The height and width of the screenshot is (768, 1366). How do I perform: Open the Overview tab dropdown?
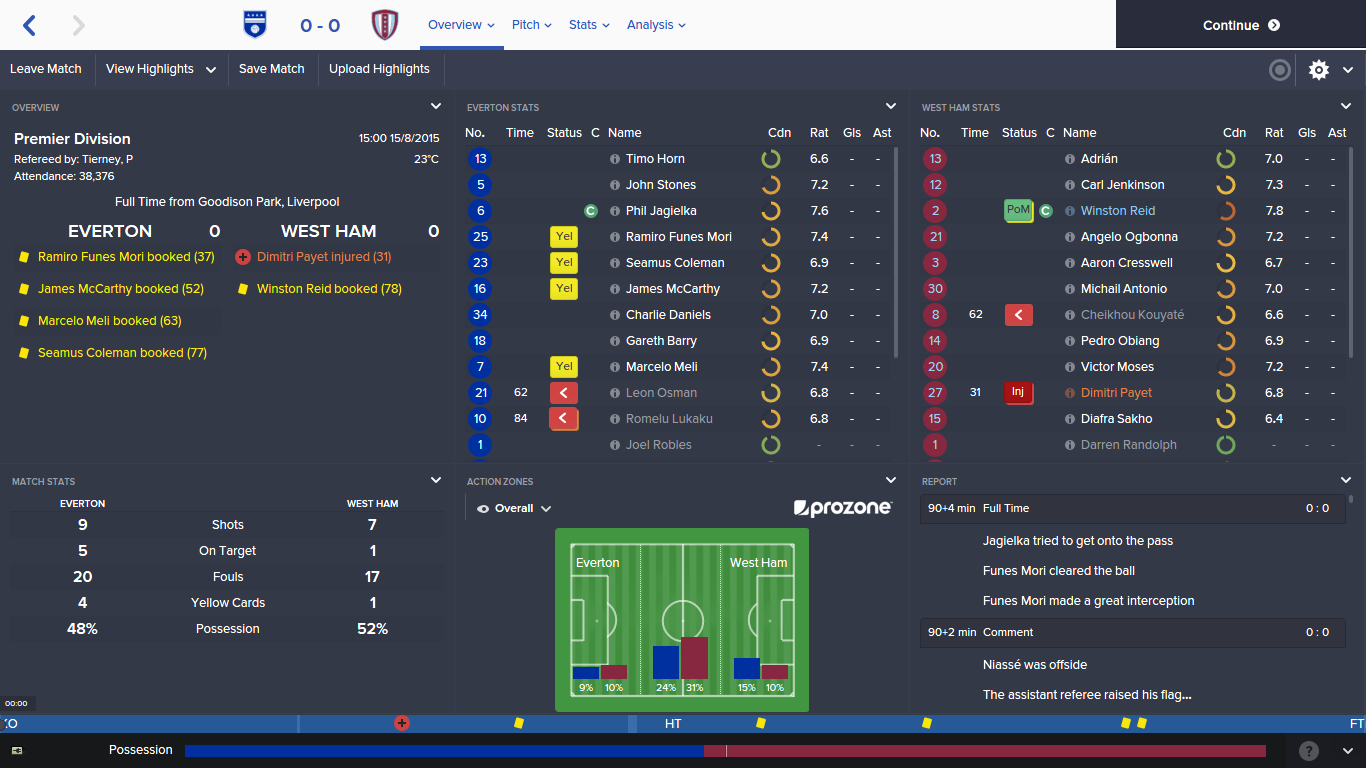click(x=461, y=25)
